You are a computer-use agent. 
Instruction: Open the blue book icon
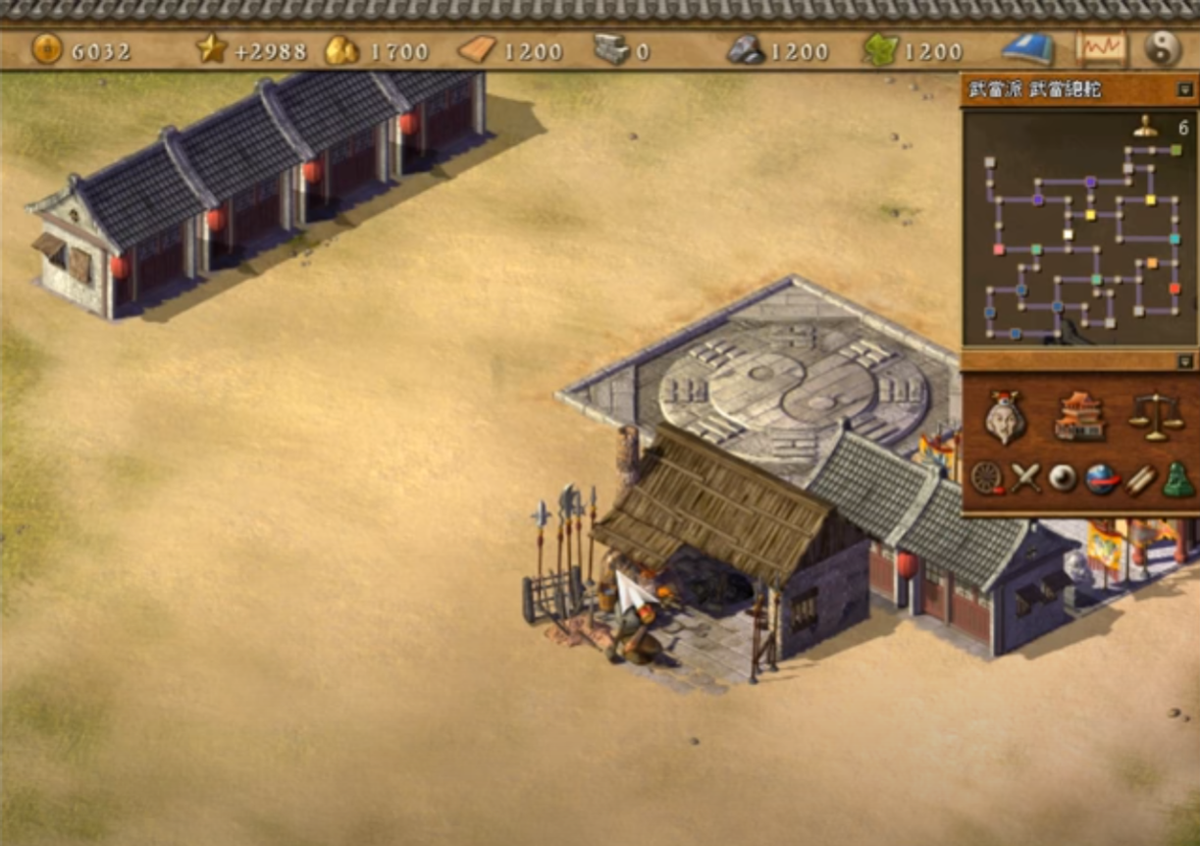pos(1028,48)
